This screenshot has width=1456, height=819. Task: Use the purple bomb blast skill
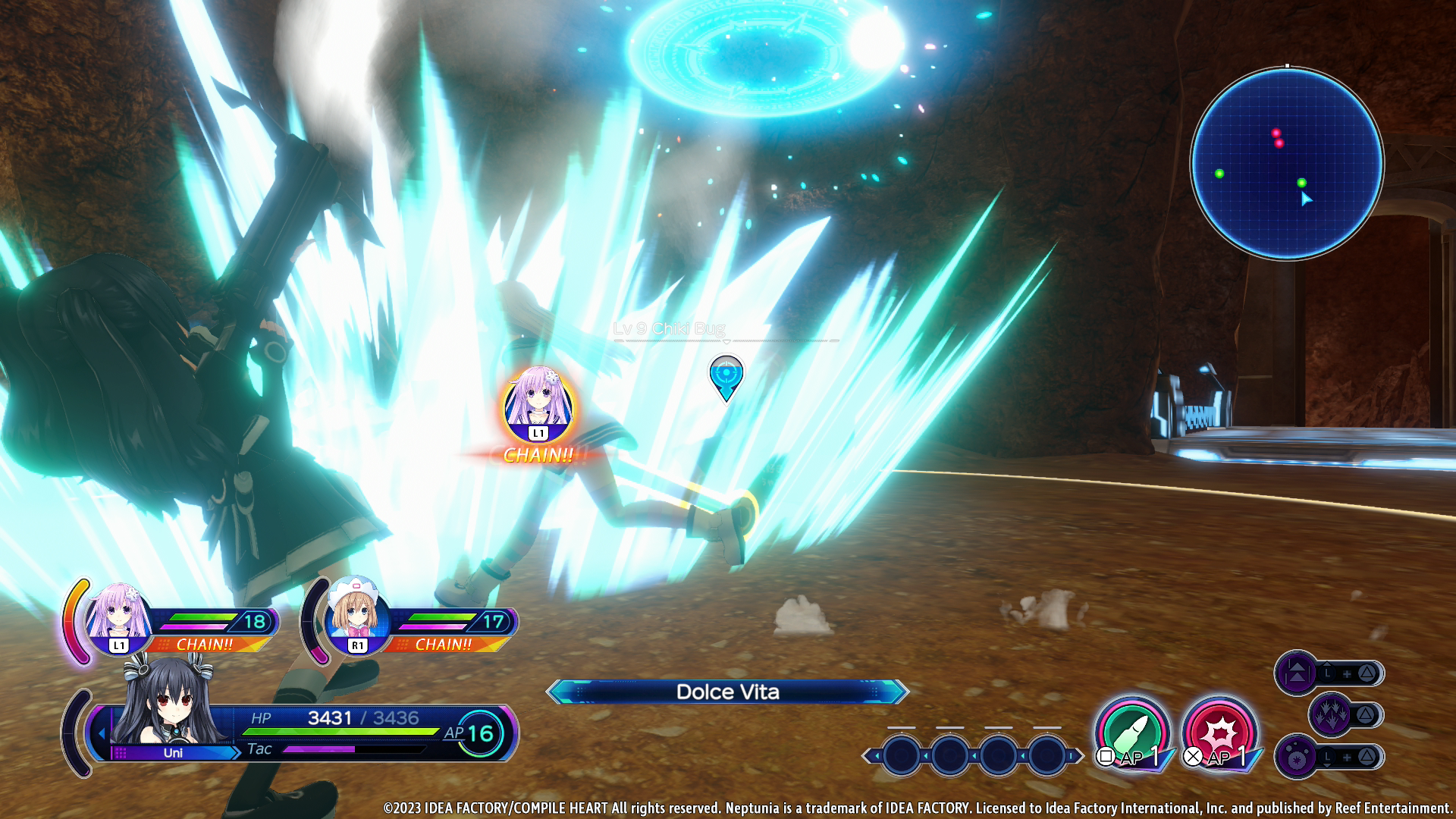point(1297,756)
